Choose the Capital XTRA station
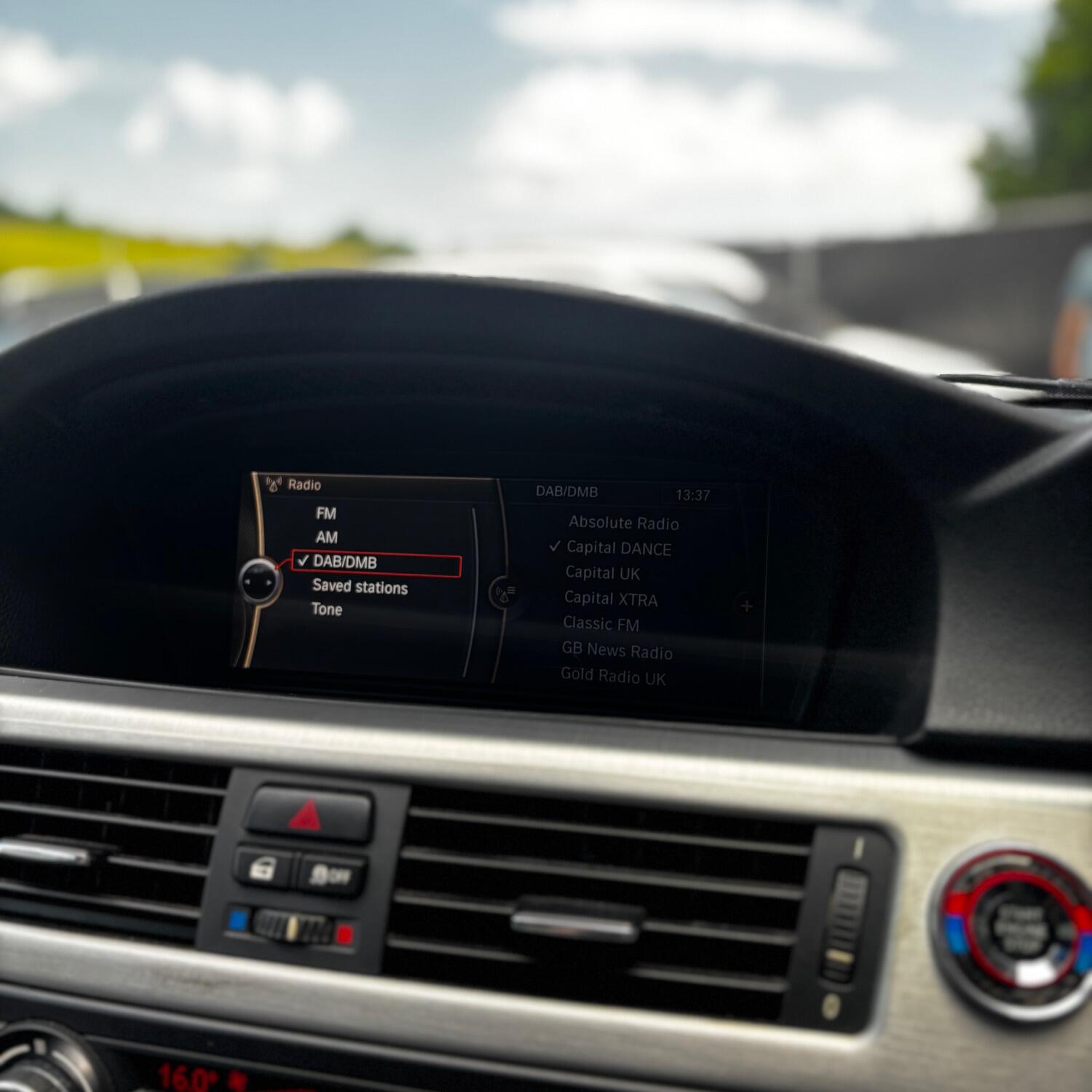The height and width of the screenshot is (1092, 1092). 611,599
